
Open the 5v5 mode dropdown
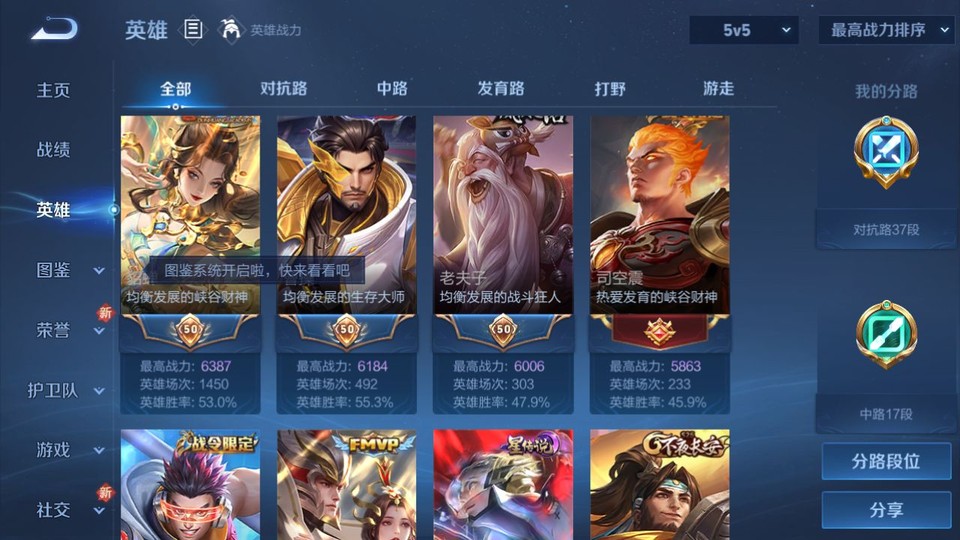[744, 31]
